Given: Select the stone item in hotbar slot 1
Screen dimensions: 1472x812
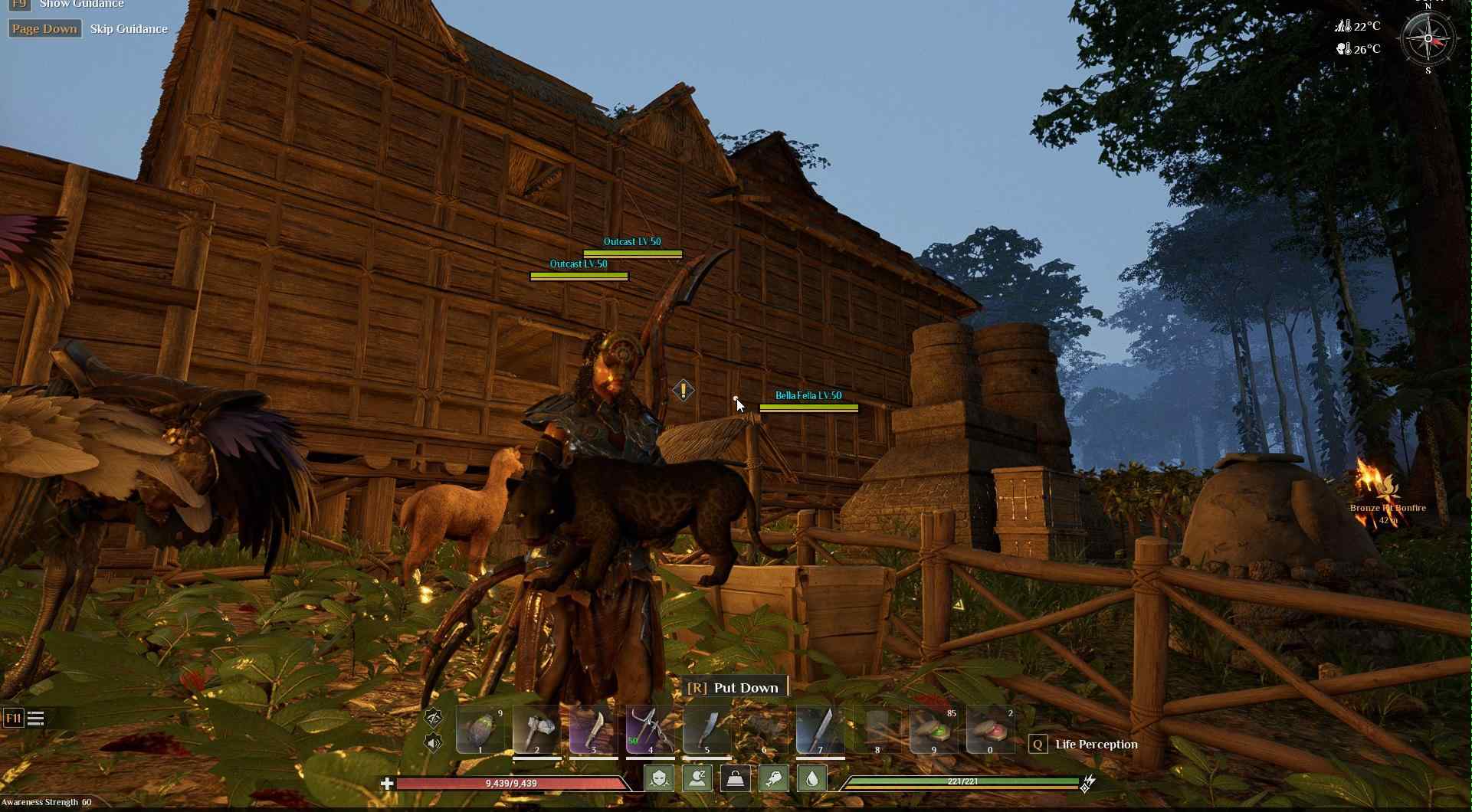Looking at the screenshot, I should [480, 730].
